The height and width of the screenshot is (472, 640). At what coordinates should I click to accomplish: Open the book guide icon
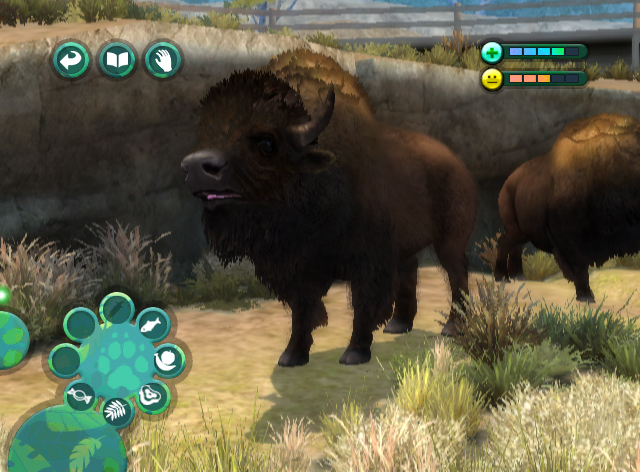(x=117, y=60)
